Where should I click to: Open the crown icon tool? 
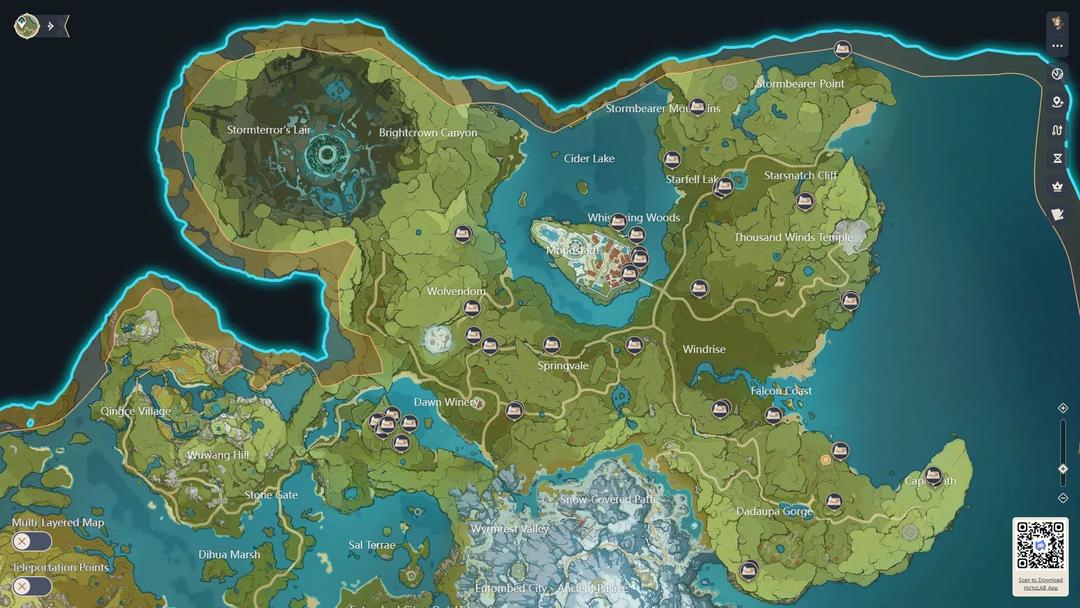point(1057,186)
